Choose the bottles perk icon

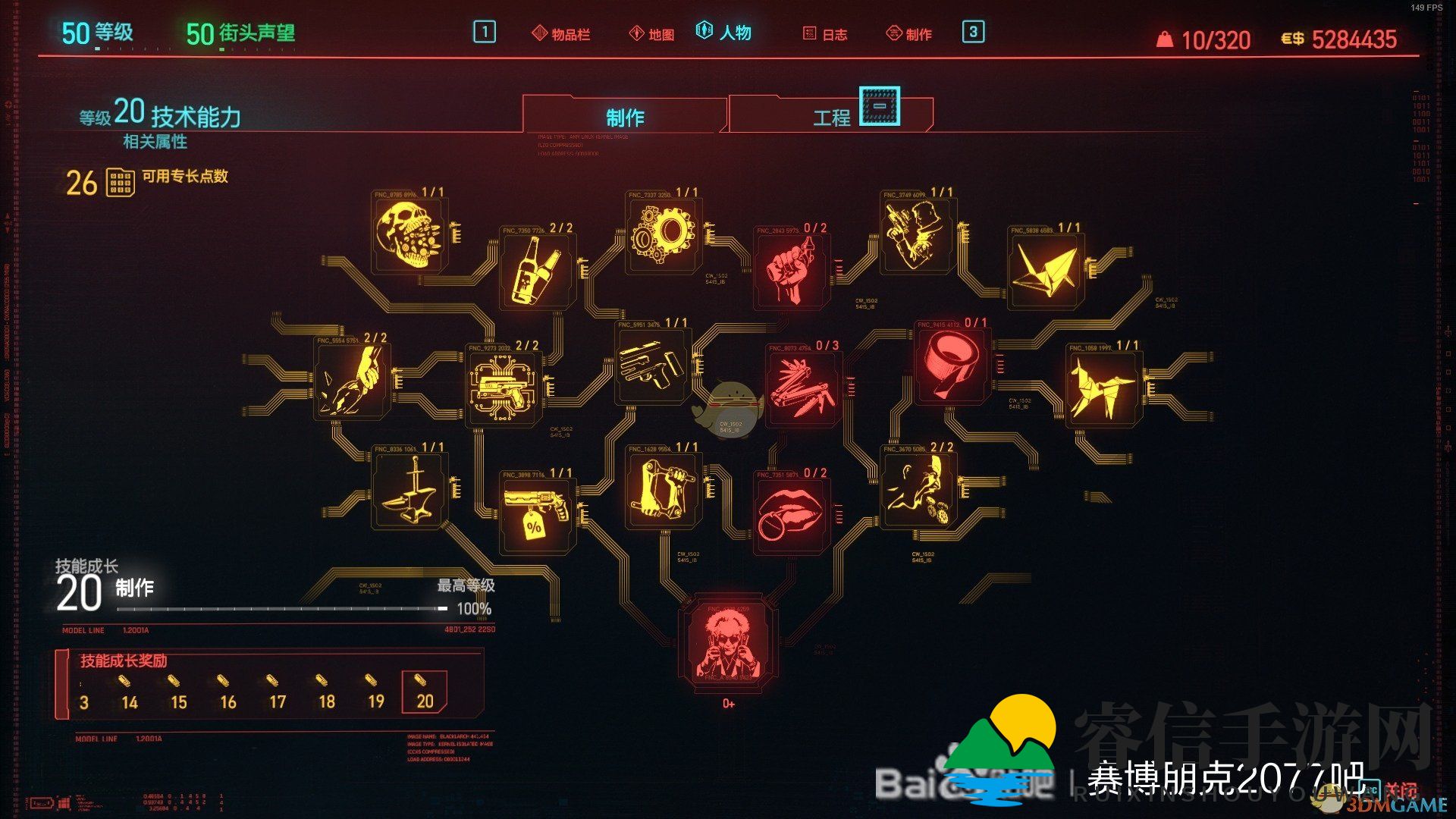click(537, 268)
